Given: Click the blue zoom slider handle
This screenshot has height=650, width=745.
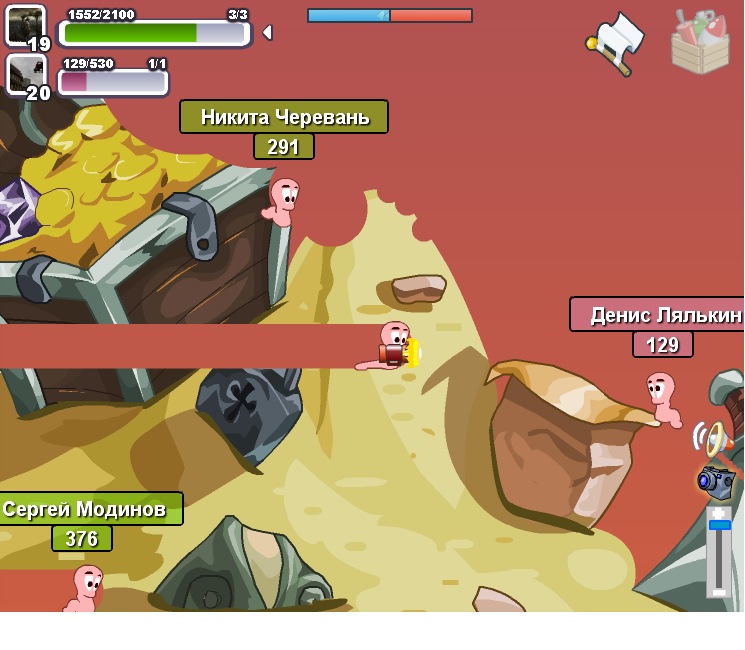Looking at the screenshot, I should [719, 525].
